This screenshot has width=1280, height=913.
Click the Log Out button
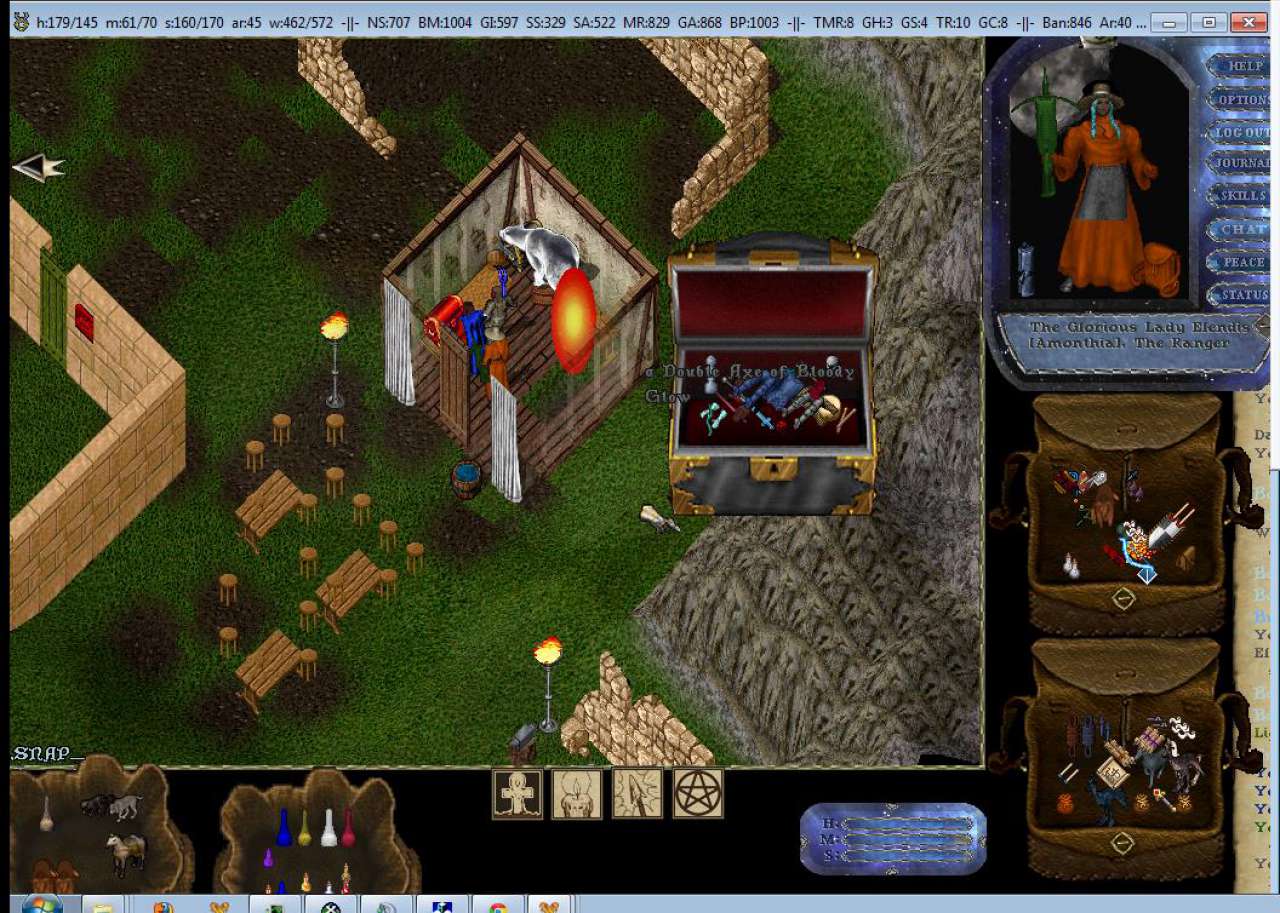pyautogui.click(x=1243, y=132)
